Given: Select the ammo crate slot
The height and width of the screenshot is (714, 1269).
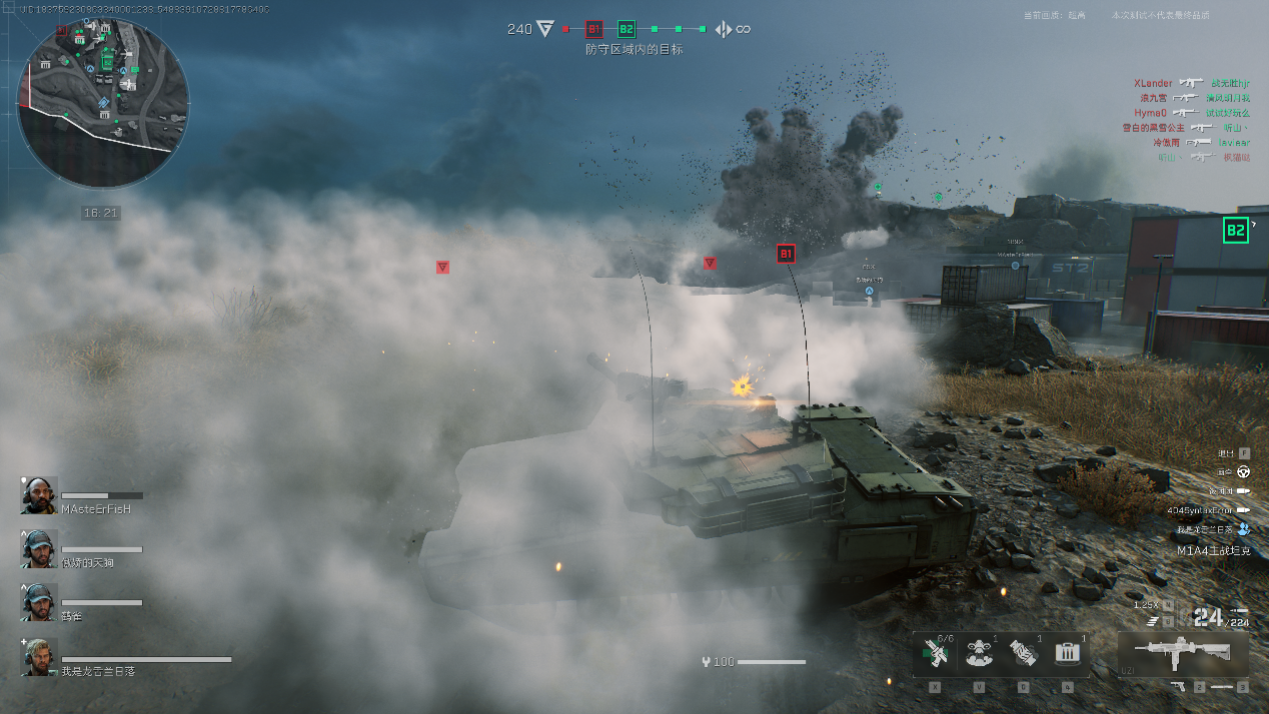Looking at the screenshot, I should click(1068, 655).
